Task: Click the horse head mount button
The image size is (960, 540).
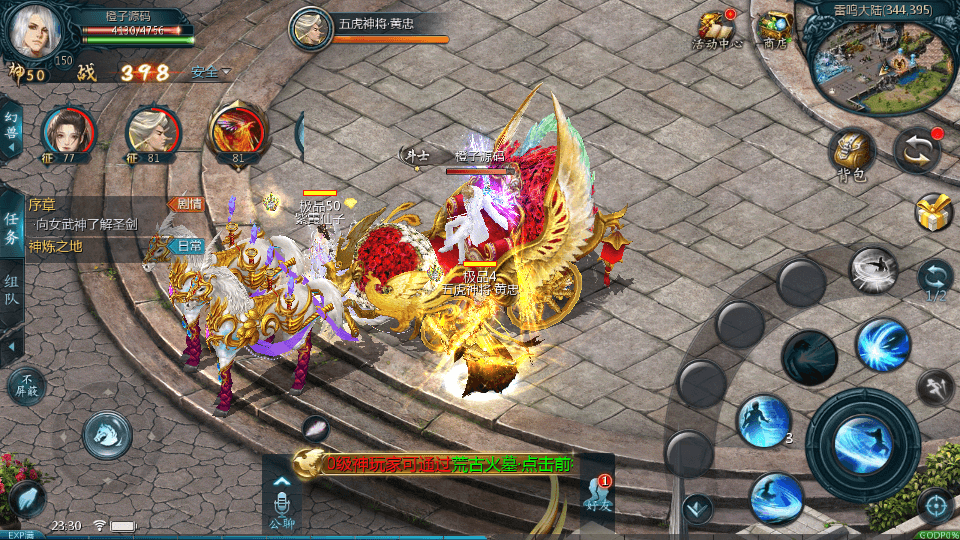Action: pos(108,433)
